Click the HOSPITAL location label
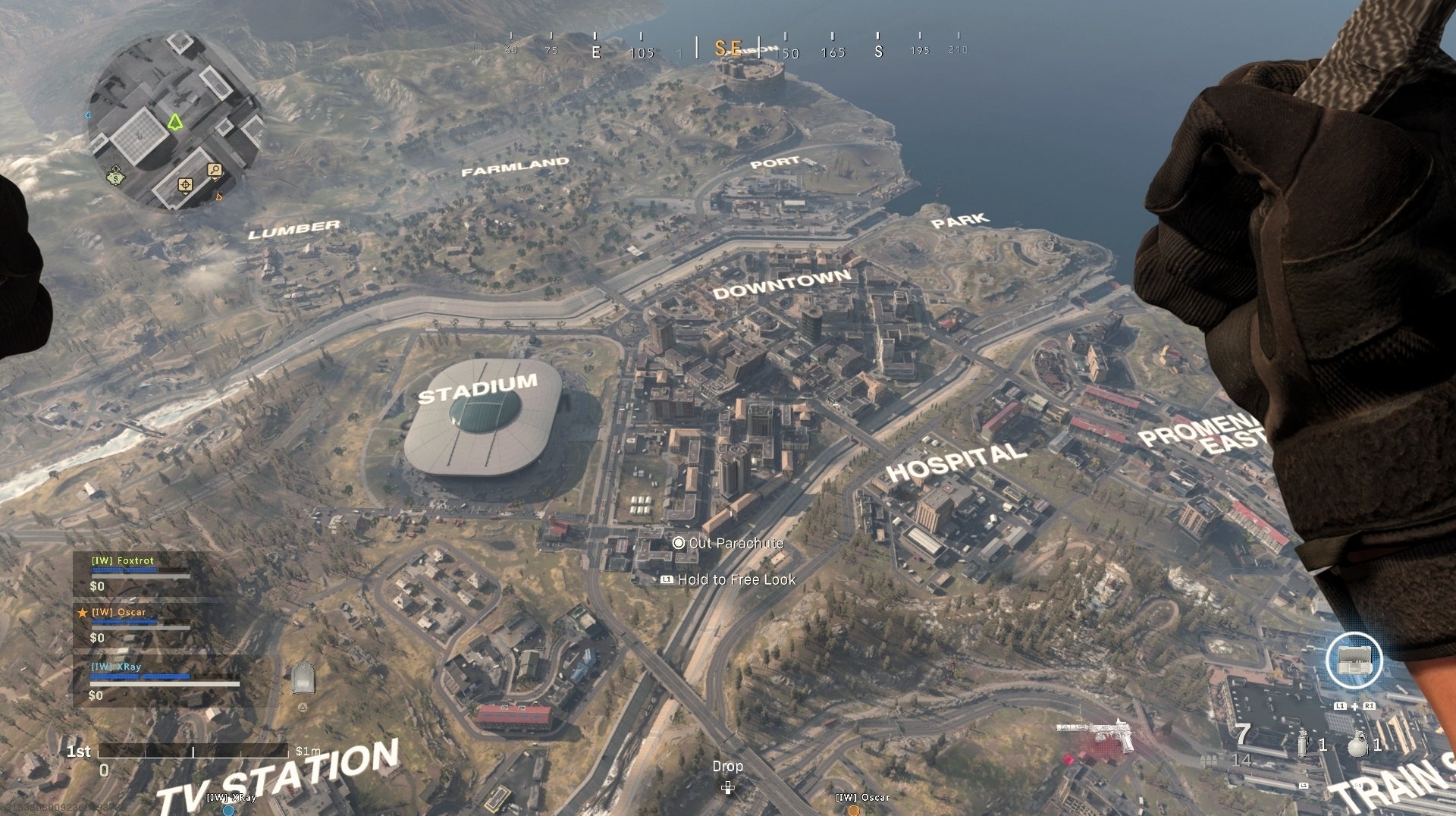The image size is (1456, 816). pos(955,462)
